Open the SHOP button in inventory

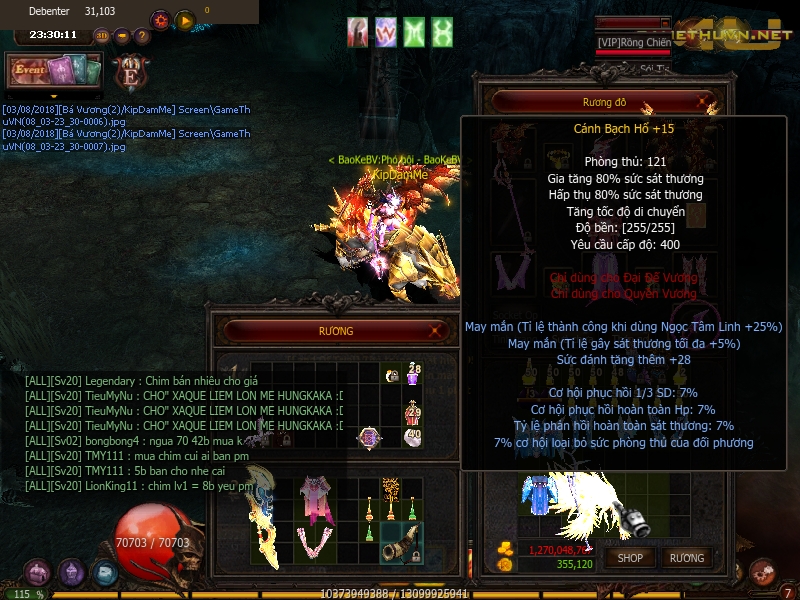tap(630, 558)
